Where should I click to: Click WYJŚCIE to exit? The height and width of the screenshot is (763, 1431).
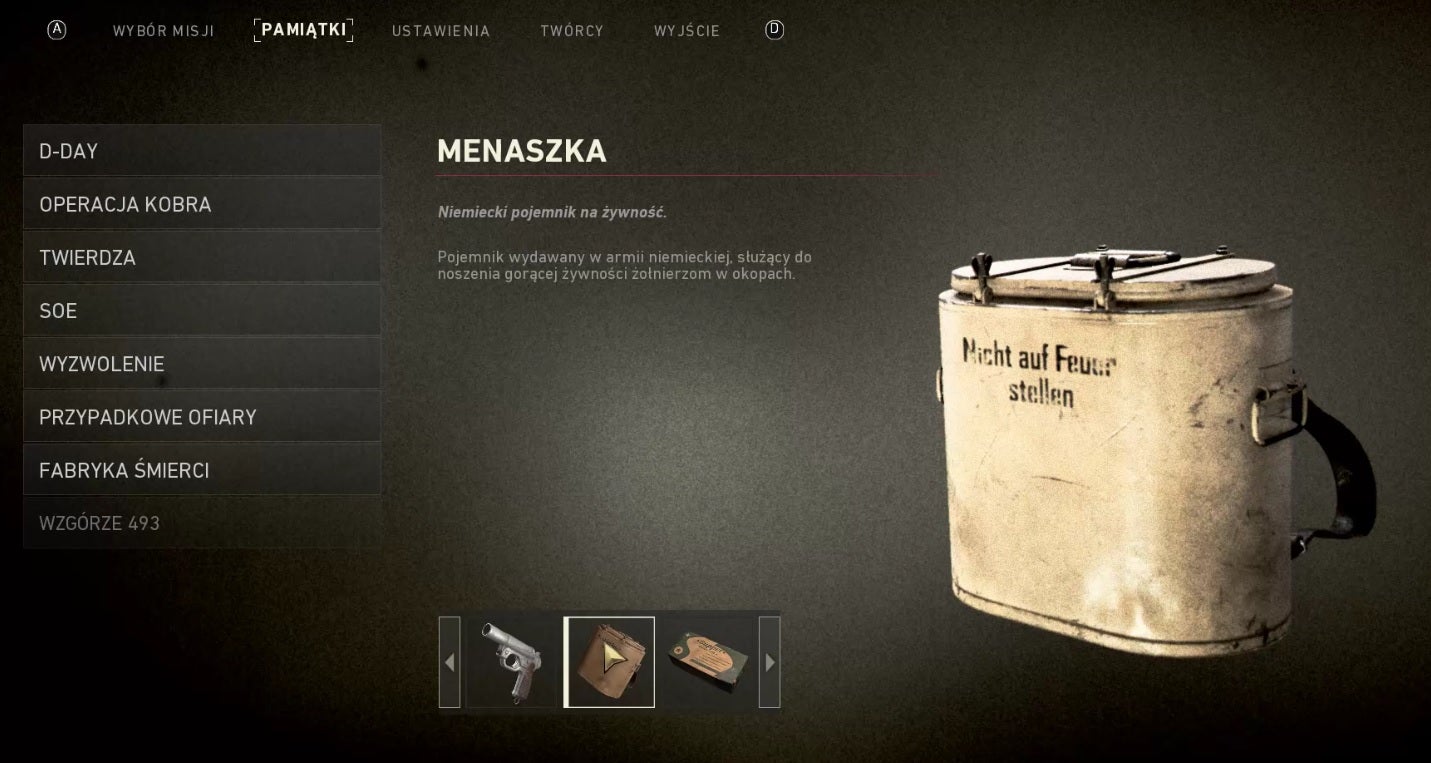686,30
